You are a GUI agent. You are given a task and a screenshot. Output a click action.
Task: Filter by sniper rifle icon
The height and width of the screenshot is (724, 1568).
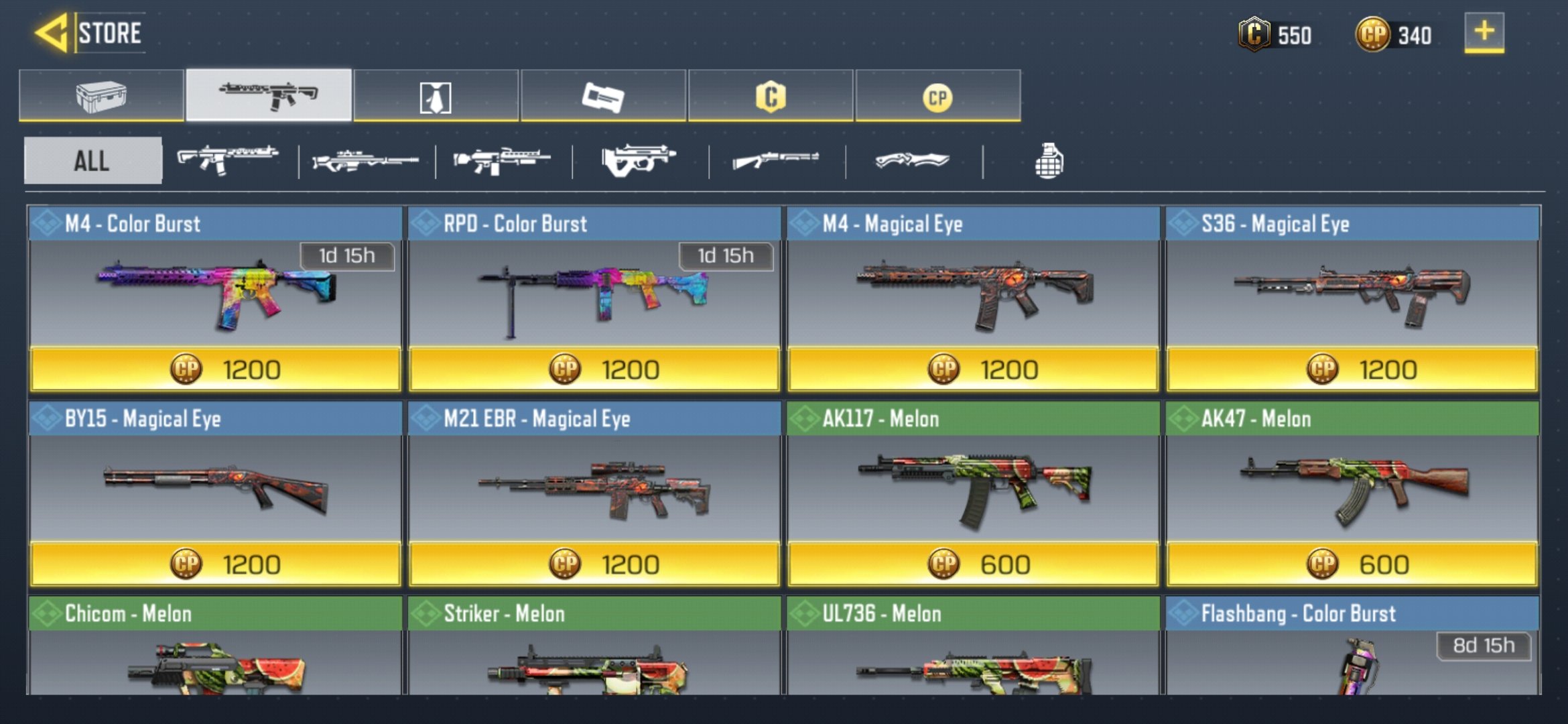pyautogui.click(x=366, y=161)
